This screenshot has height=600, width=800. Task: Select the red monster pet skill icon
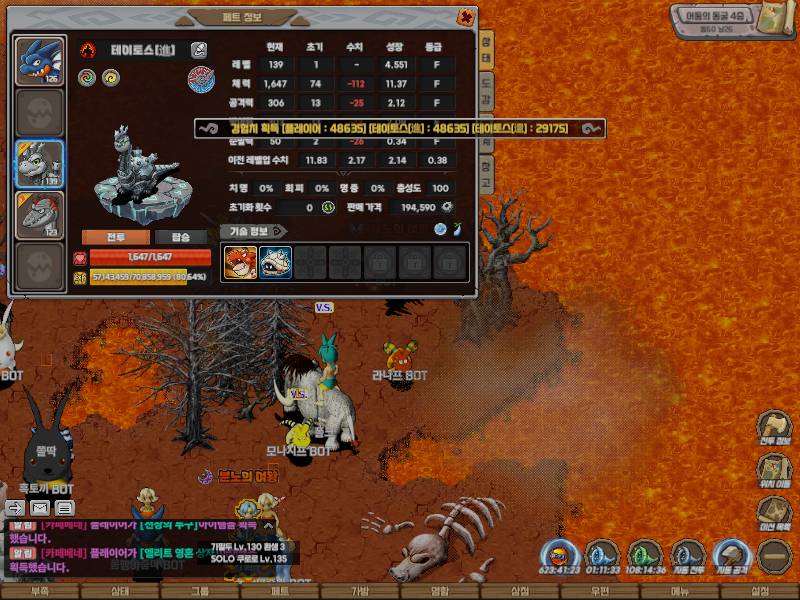240,262
